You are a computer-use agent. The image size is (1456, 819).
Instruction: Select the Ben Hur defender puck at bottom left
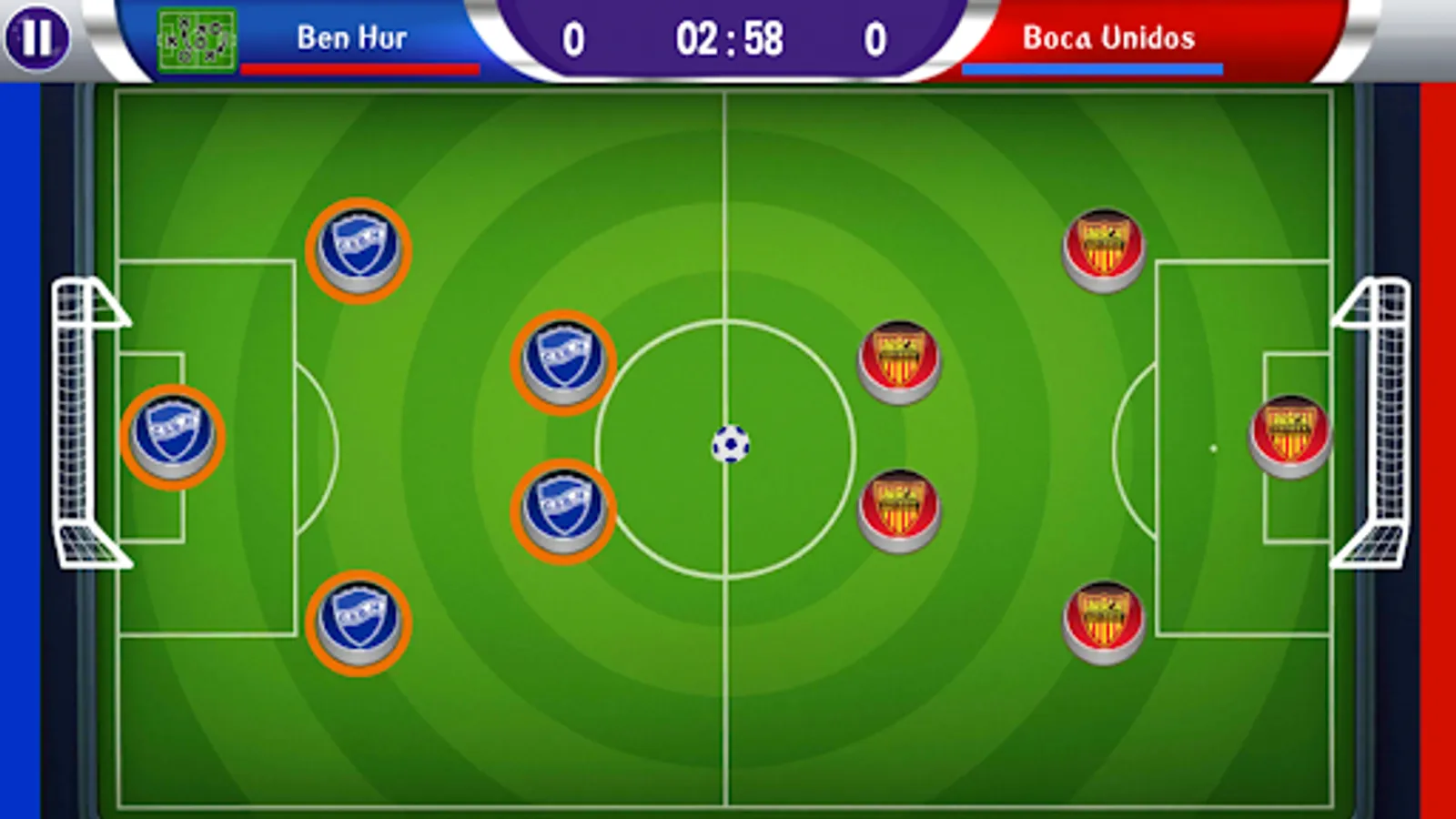click(360, 623)
